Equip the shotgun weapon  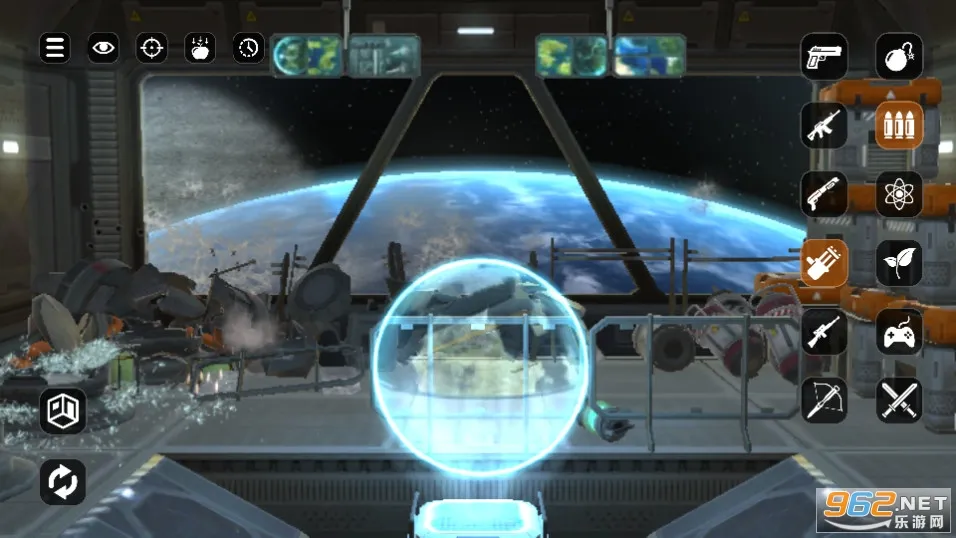824,194
